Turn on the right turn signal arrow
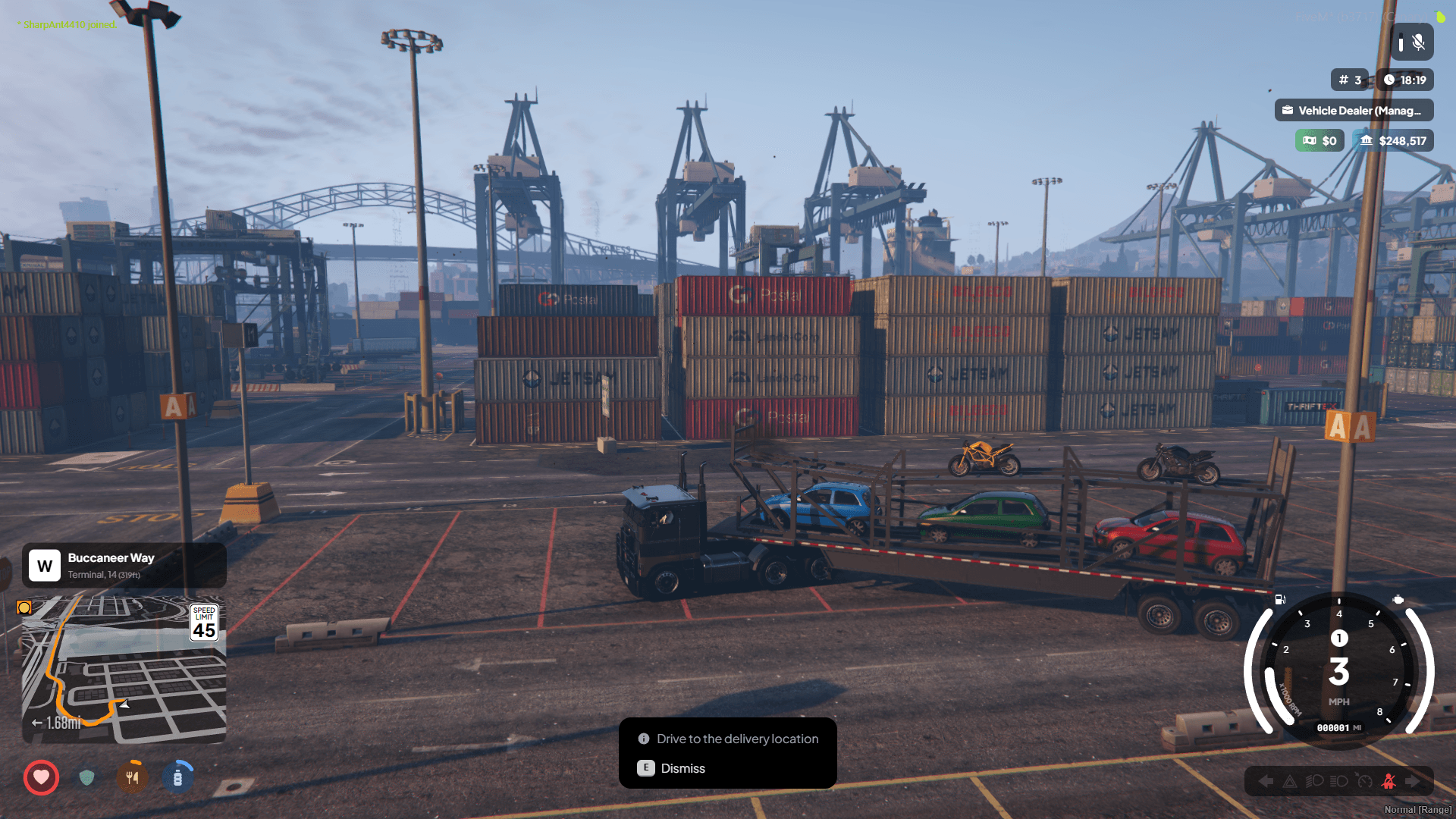Image resolution: width=1456 pixels, height=819 pixels. click(x=1413, y=781)
